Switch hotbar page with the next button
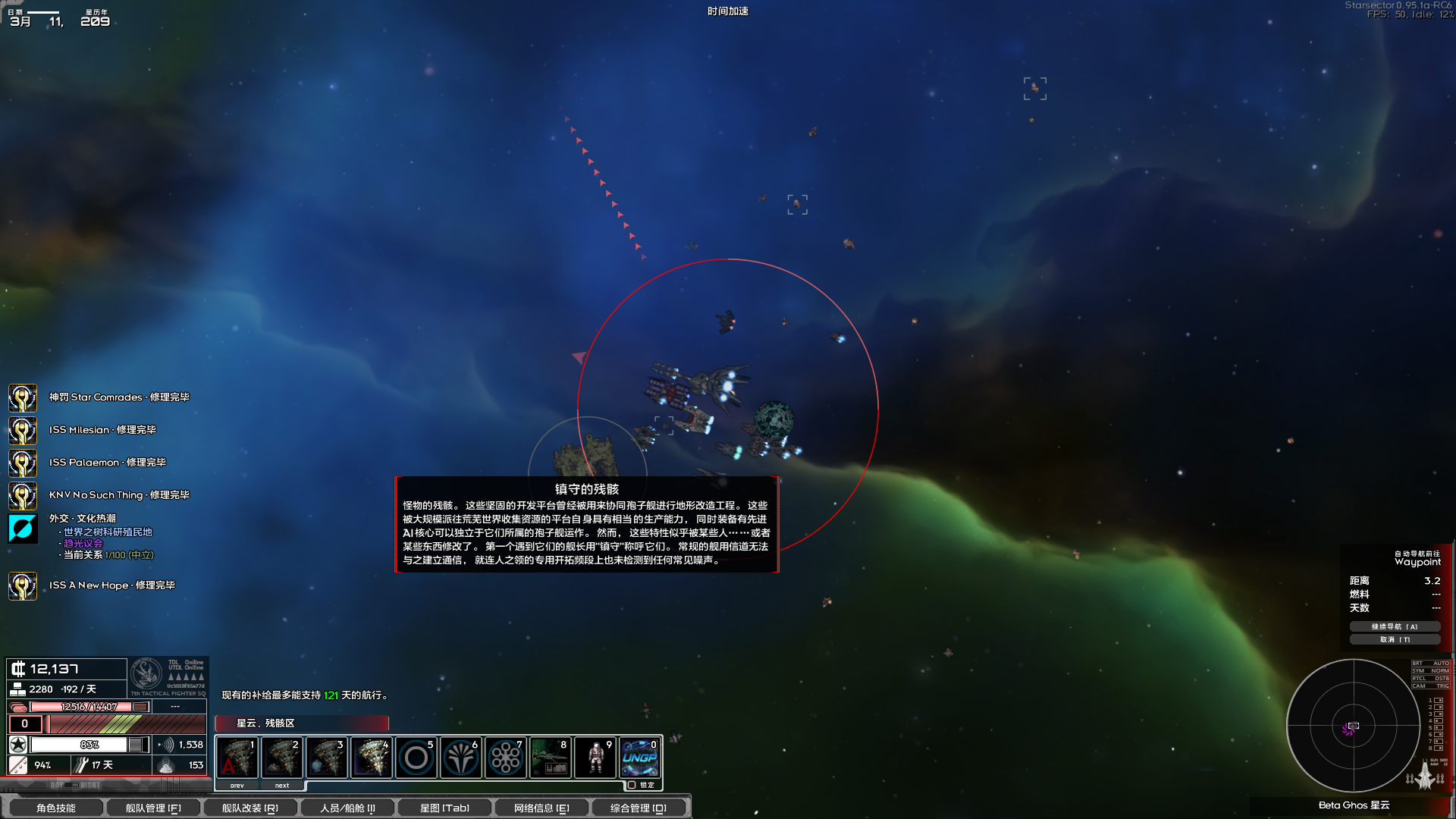The height and width of the screenshot is (819, 1456). coord(281,785)
